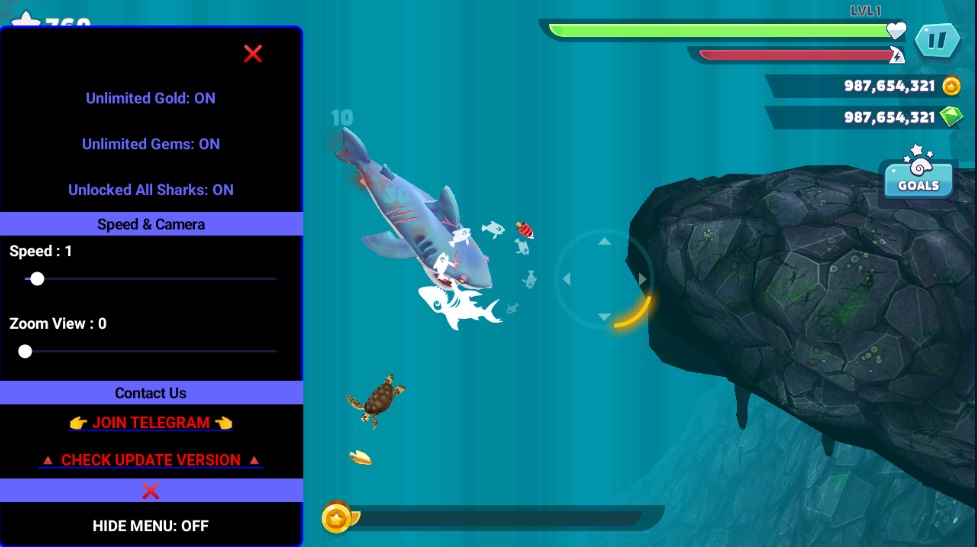Select the gold coin currency icon
This screenshot has height=547, width=977.
coord(951,86)
